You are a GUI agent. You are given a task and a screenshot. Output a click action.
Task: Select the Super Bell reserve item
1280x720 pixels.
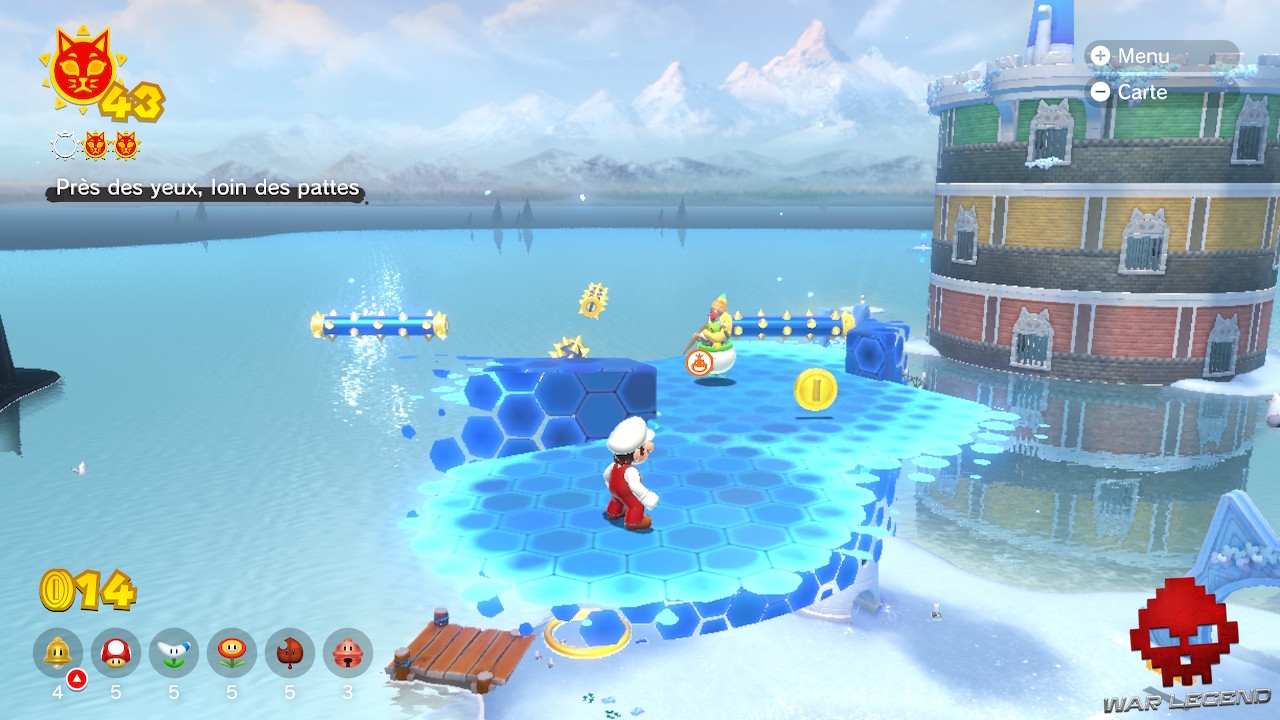[58, 653]
